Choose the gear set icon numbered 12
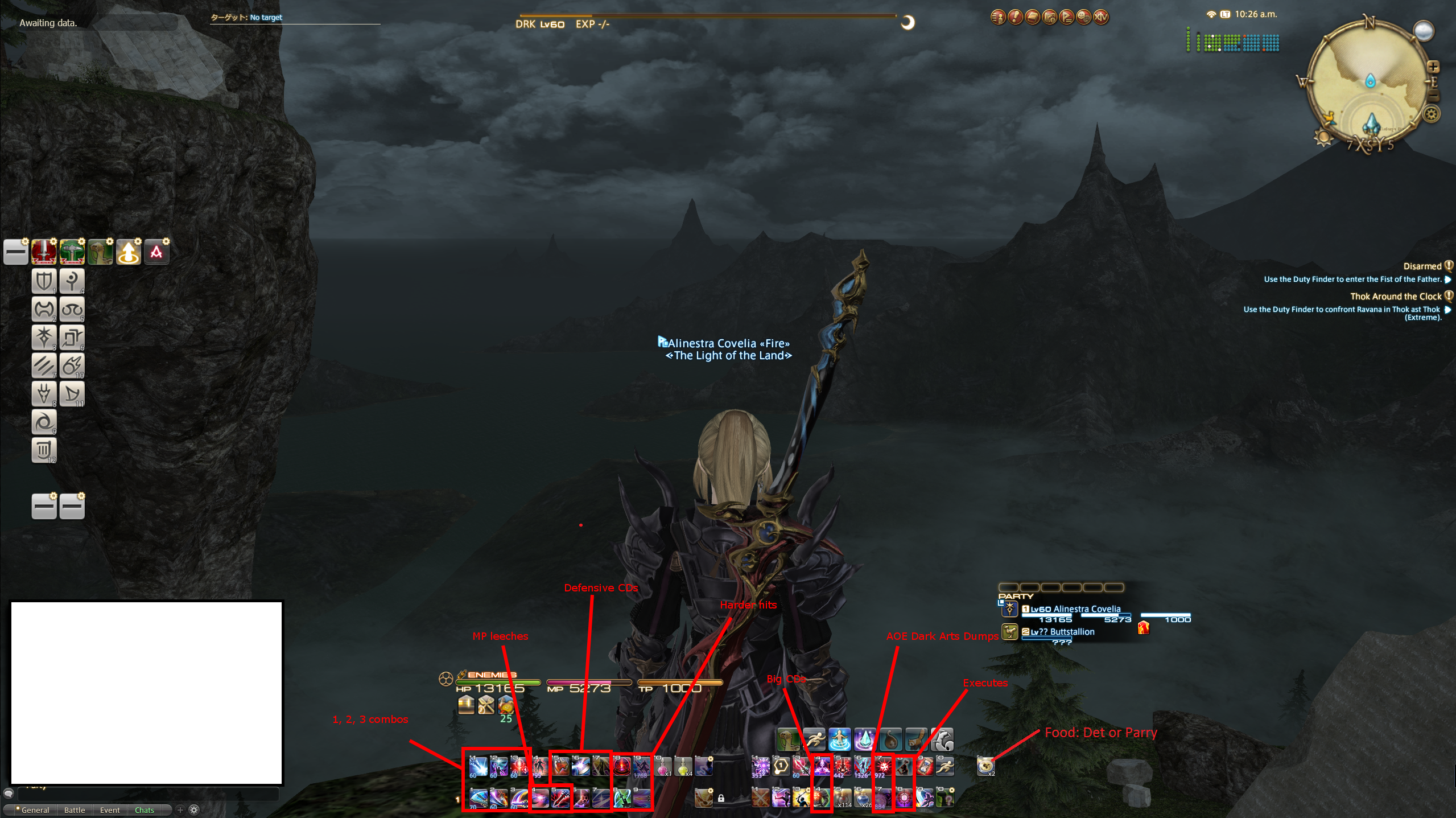 point(44,450)
